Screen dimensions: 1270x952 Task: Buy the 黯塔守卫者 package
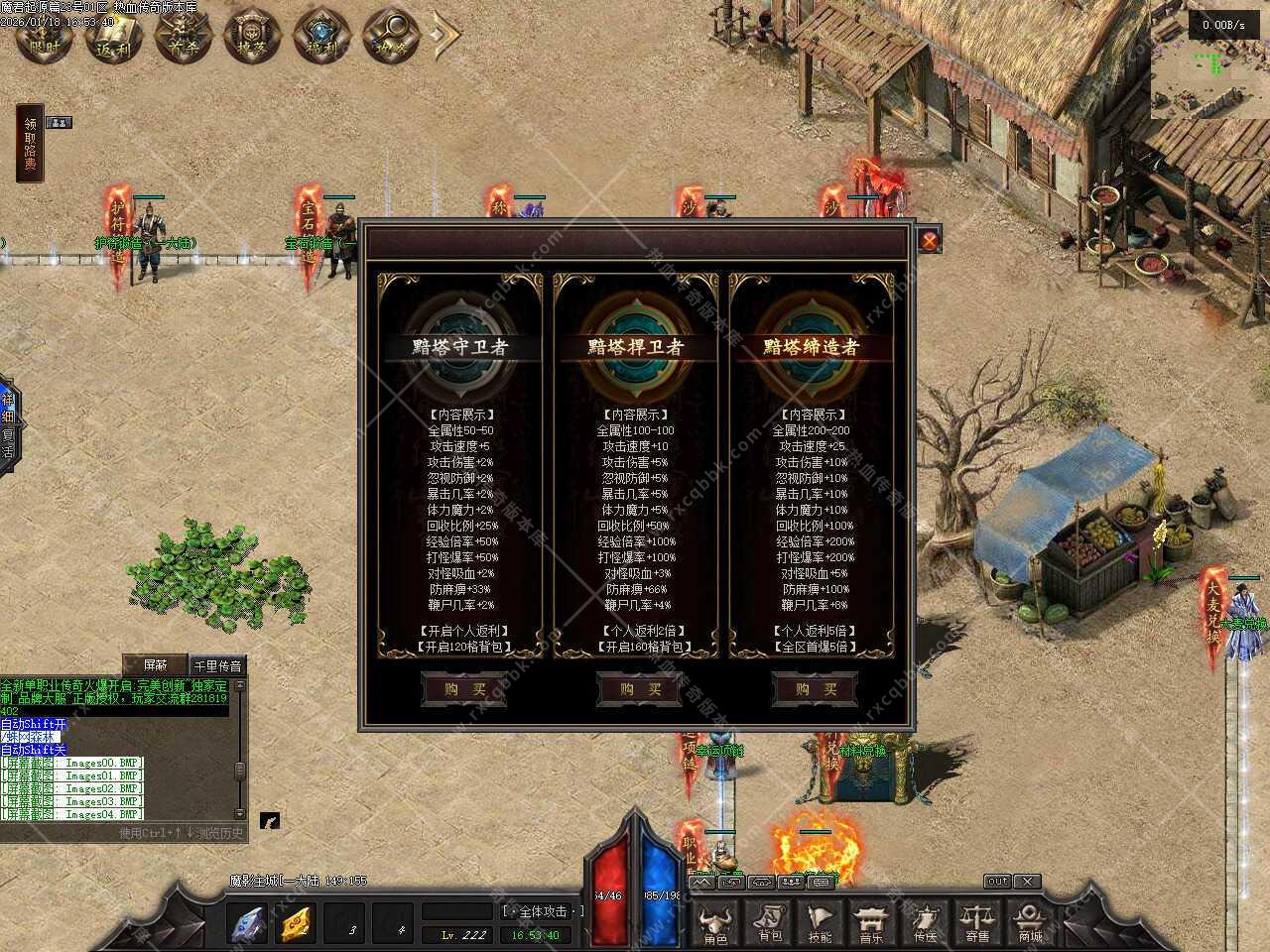tap(465, 689)
